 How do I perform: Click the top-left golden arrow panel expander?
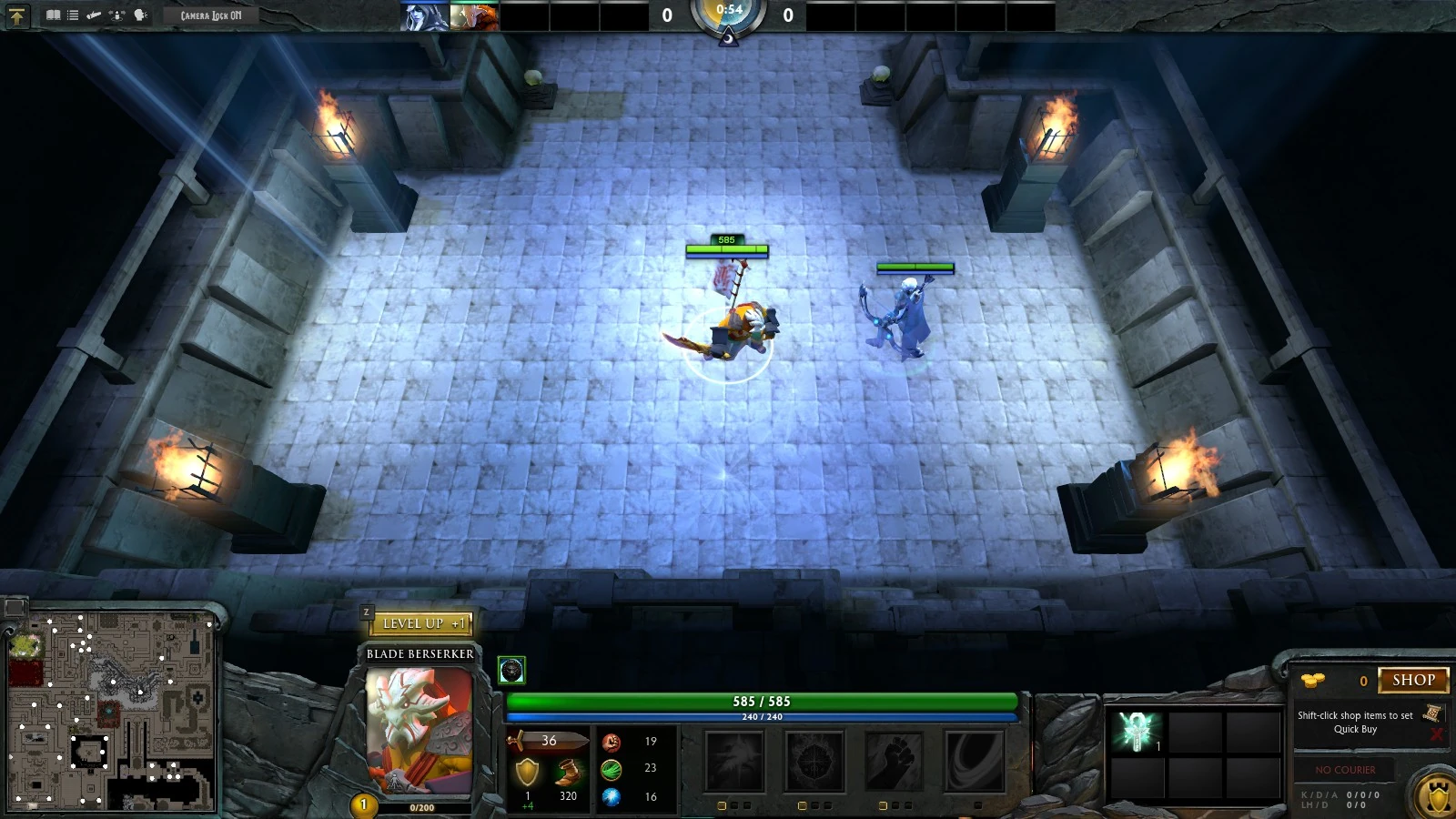pos(16,15)
